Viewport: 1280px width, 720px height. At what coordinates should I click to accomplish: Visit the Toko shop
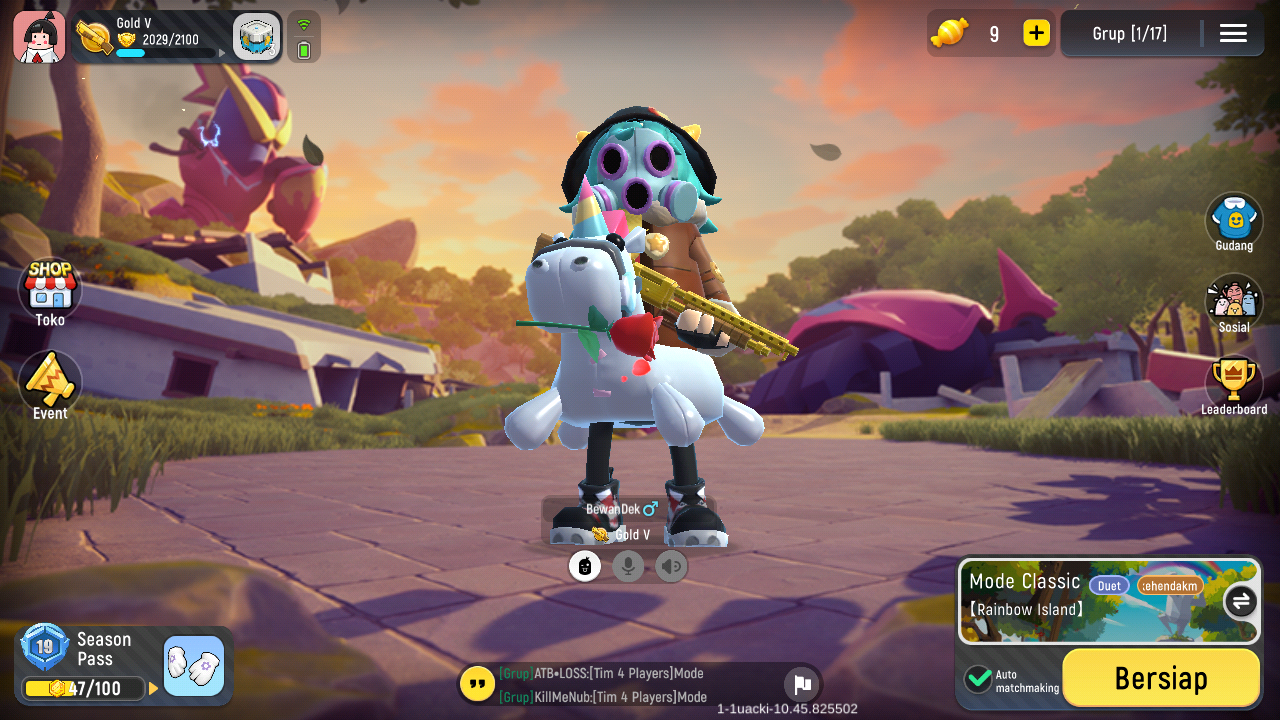(50, 292)
